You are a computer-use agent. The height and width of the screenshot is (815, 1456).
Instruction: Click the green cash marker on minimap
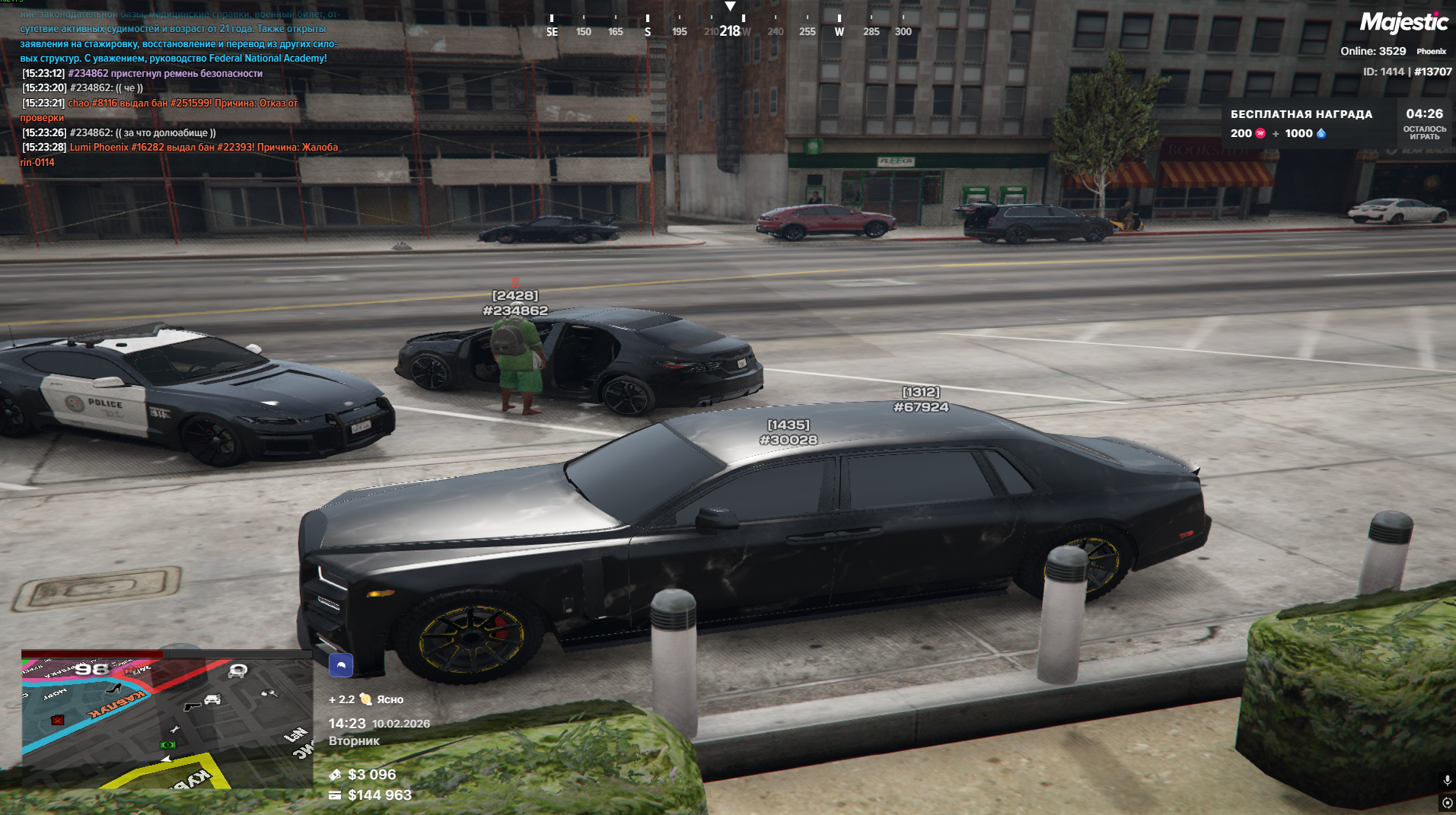[x=167, y=744]
